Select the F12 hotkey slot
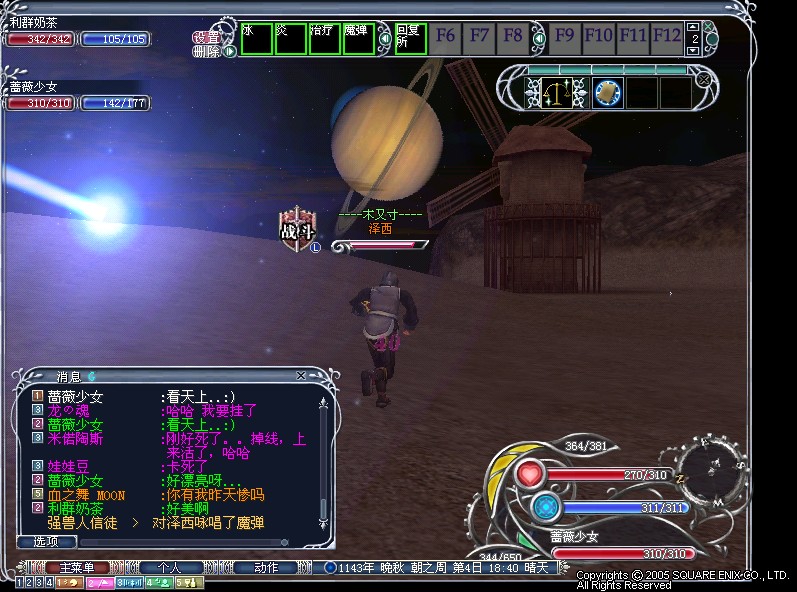 [x=667, y=38]
